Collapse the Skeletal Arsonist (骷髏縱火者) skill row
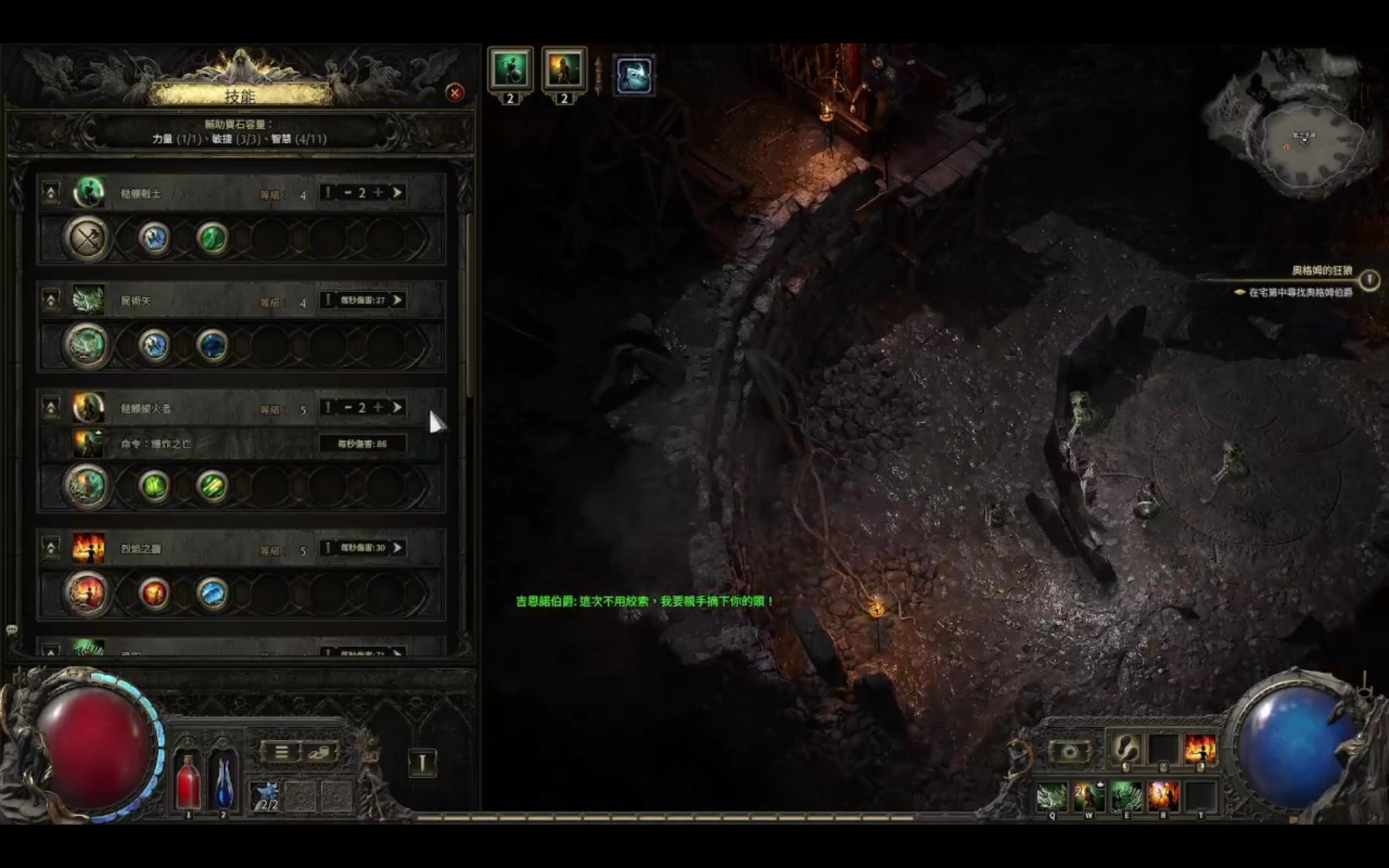 (51, 407)
